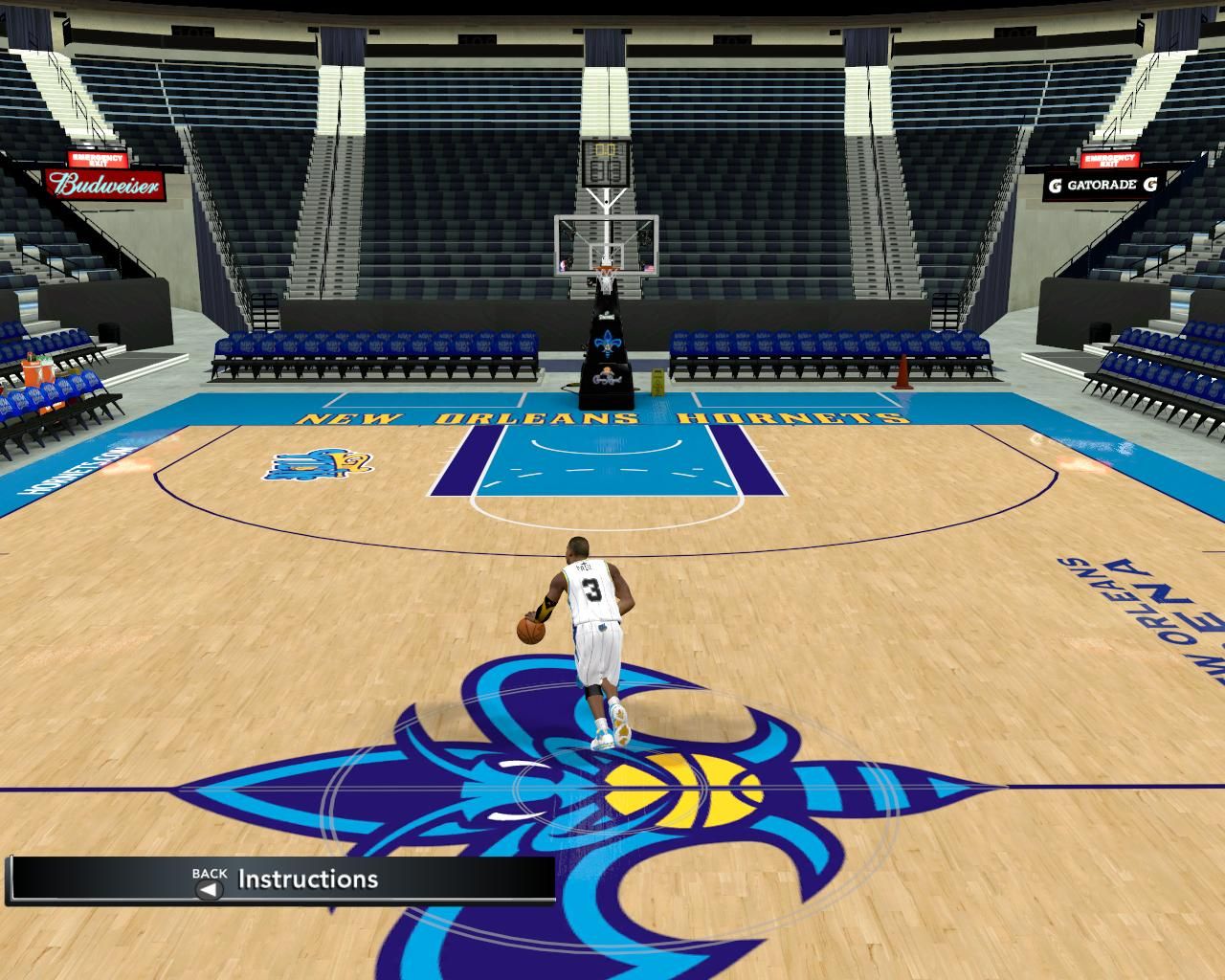1225x980 pixels.
Task: Open the Instructions menu bar
Action: click(x=306, y=879)
